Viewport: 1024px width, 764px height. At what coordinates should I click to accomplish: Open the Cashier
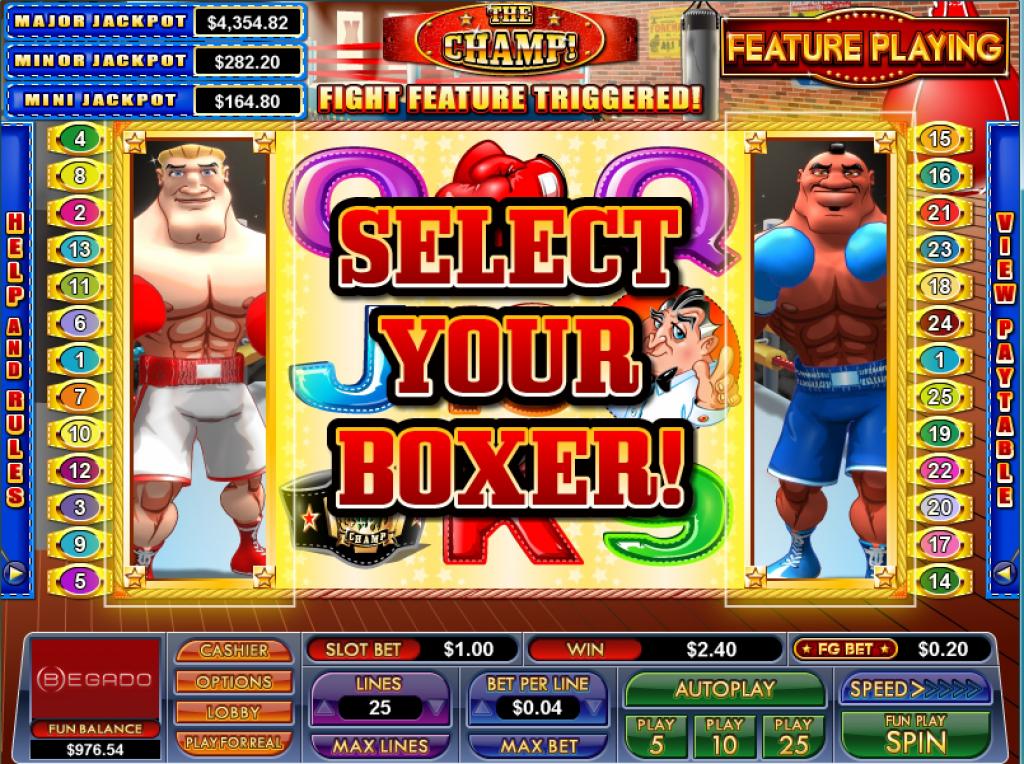[234, 650]
